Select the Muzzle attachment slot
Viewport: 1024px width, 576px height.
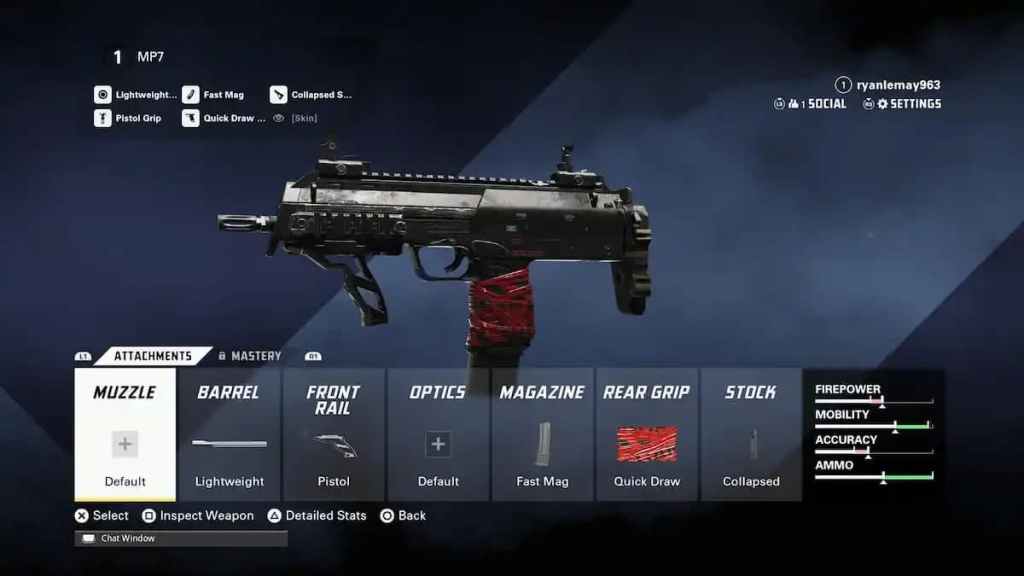click(125, 434)
